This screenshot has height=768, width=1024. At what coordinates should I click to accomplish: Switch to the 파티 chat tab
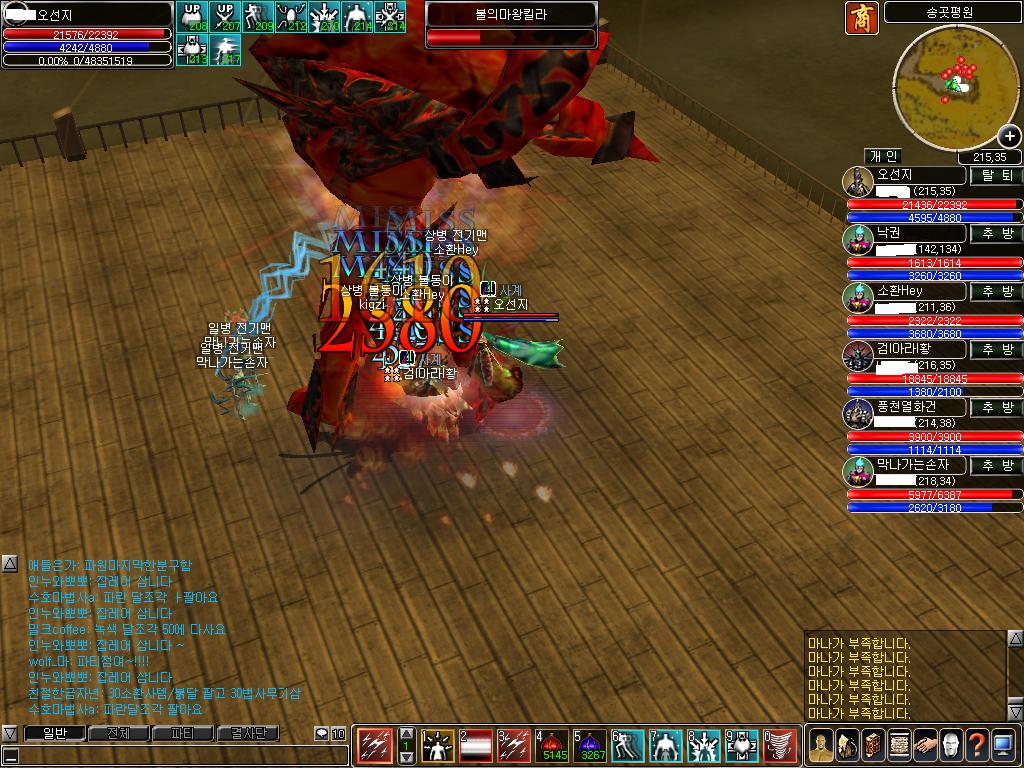(x=182, y=733)
